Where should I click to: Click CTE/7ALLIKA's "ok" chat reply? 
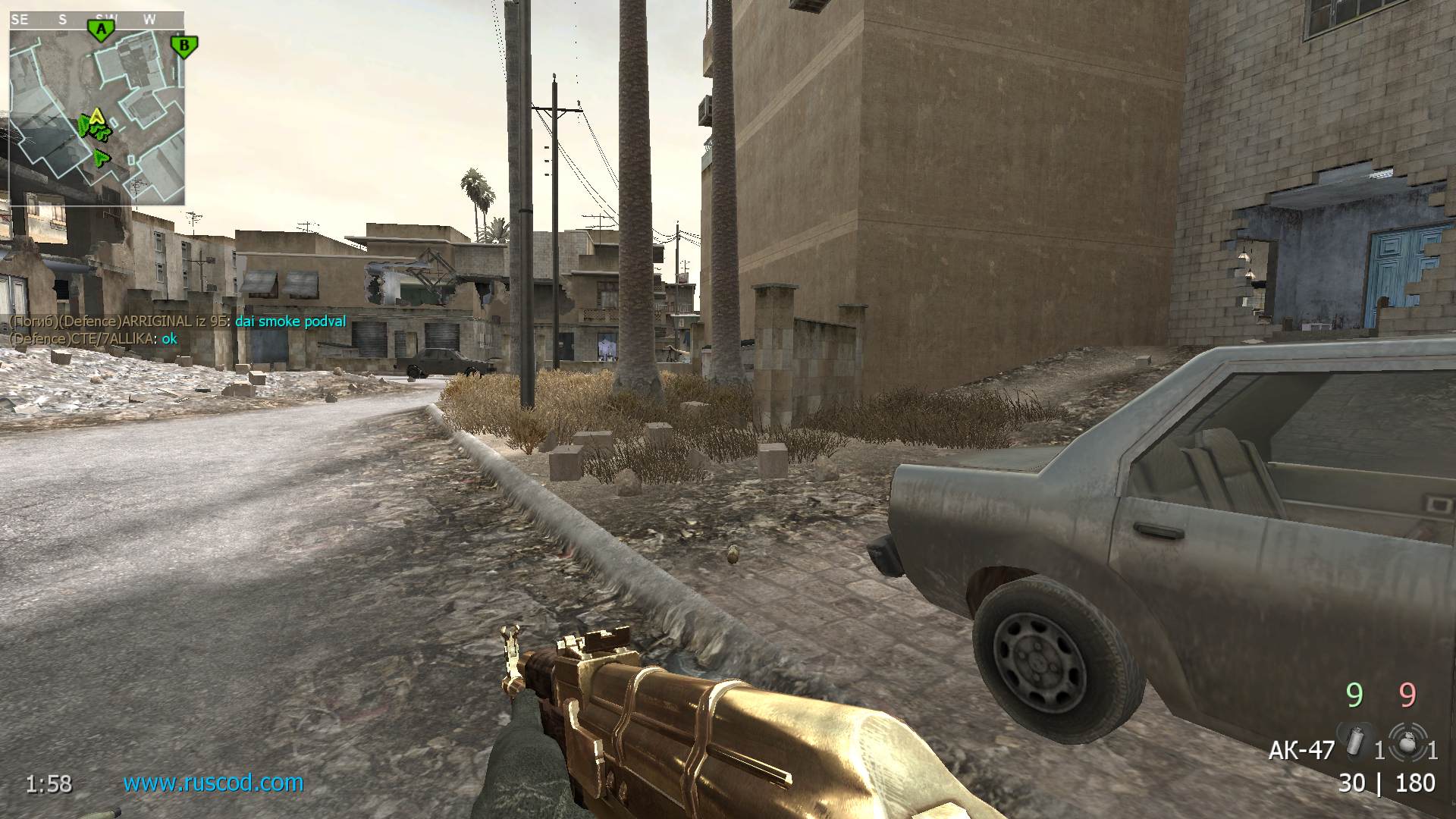169,338
